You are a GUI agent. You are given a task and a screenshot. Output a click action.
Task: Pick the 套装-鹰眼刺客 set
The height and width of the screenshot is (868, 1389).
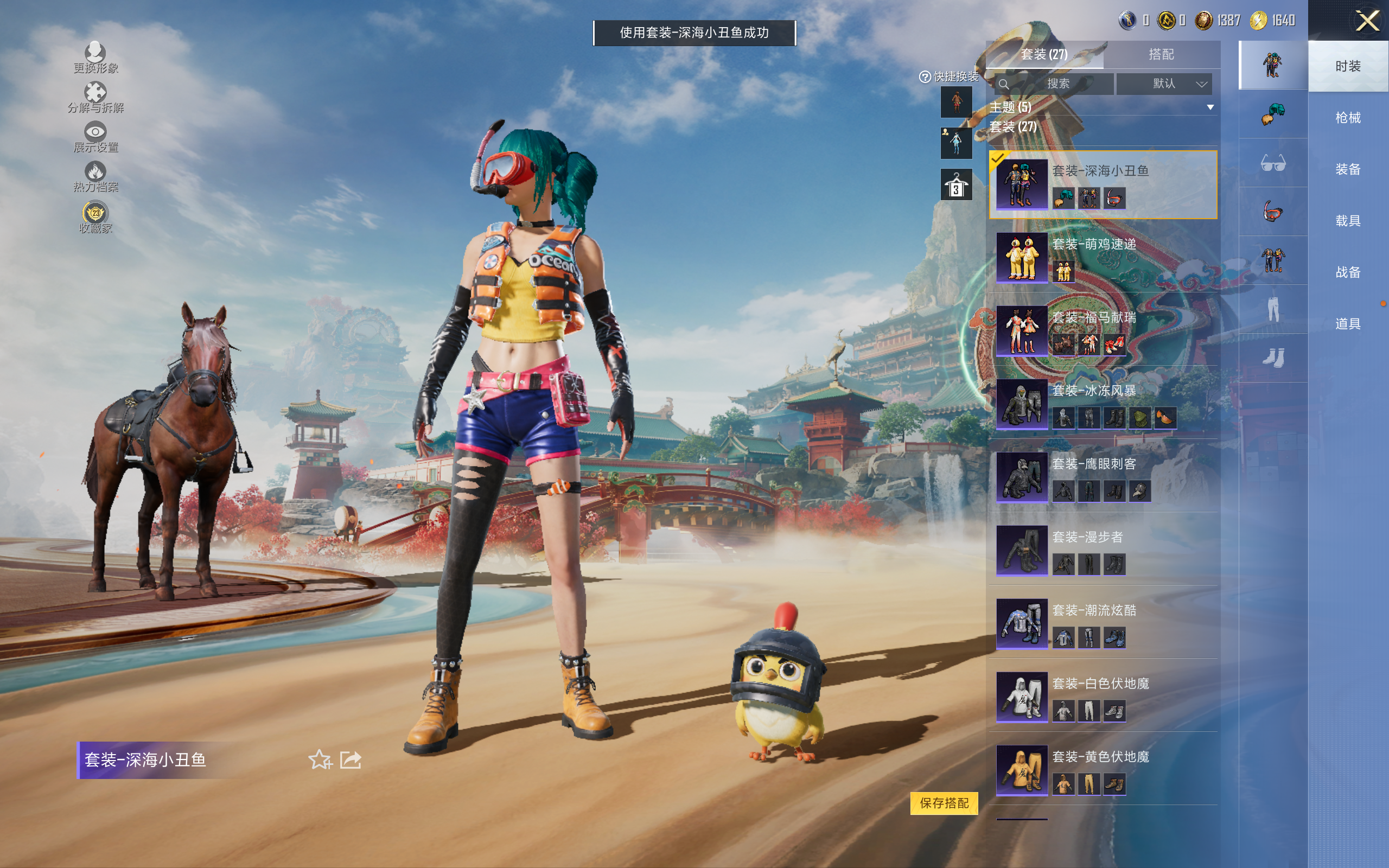[1102, 477]
